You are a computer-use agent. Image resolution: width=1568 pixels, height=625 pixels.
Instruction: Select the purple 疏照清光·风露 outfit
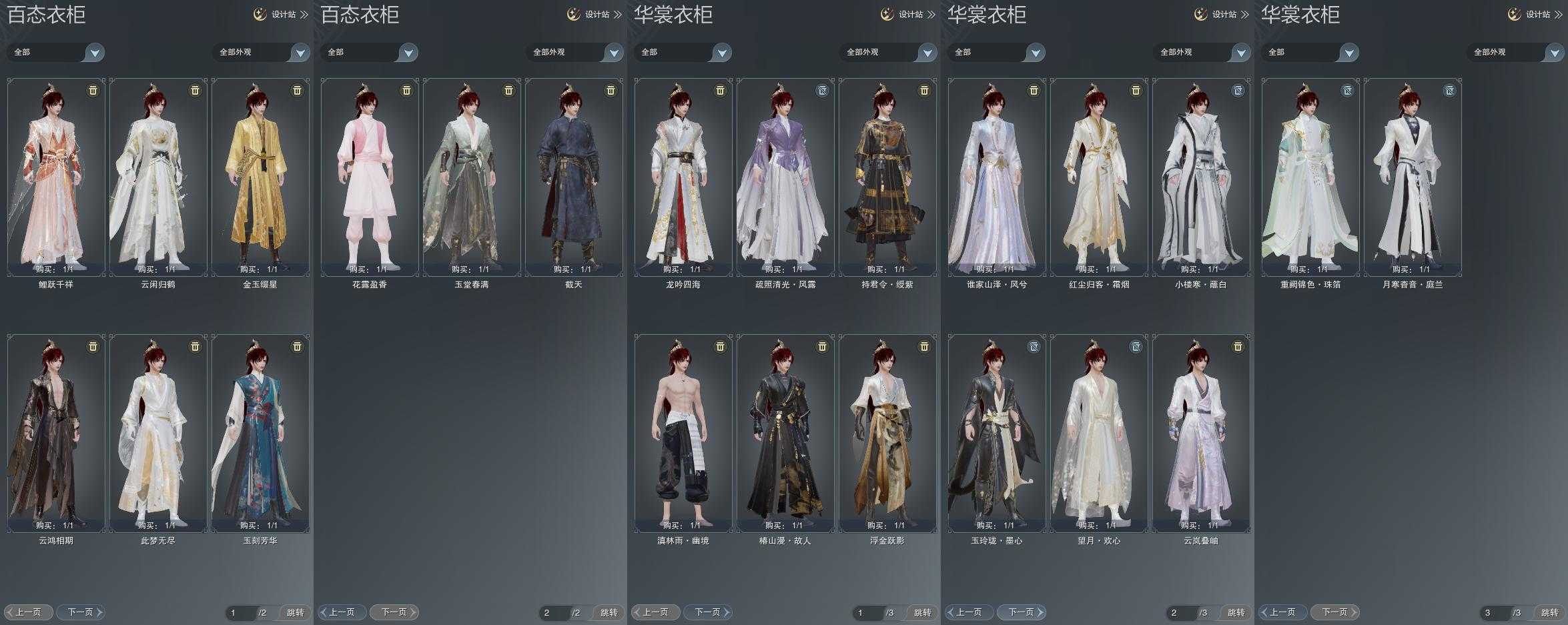[x=785, y=177]
